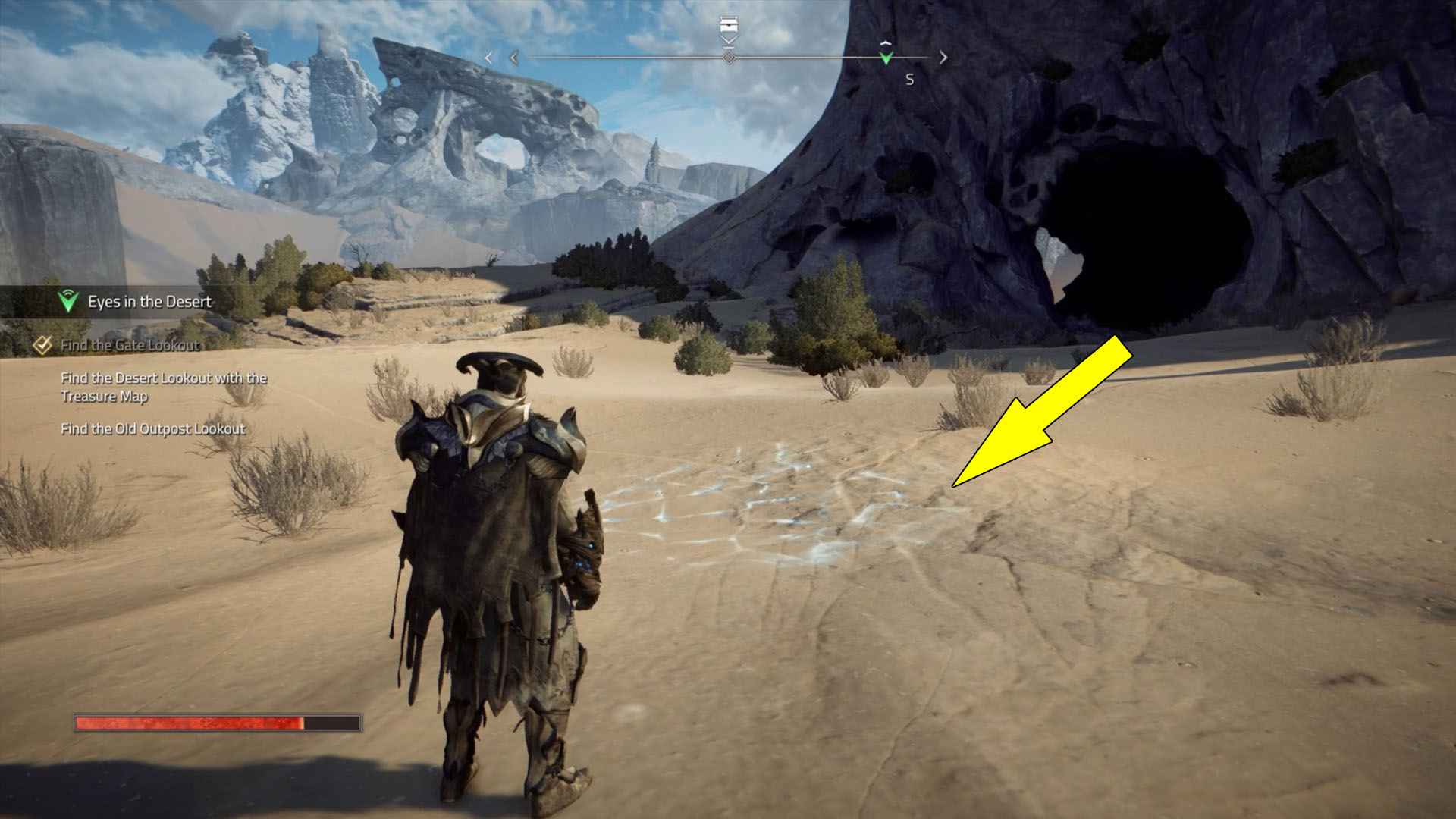Select the Eyes in the Desert quest title
1456x819 pixels.
click(149, 301)
